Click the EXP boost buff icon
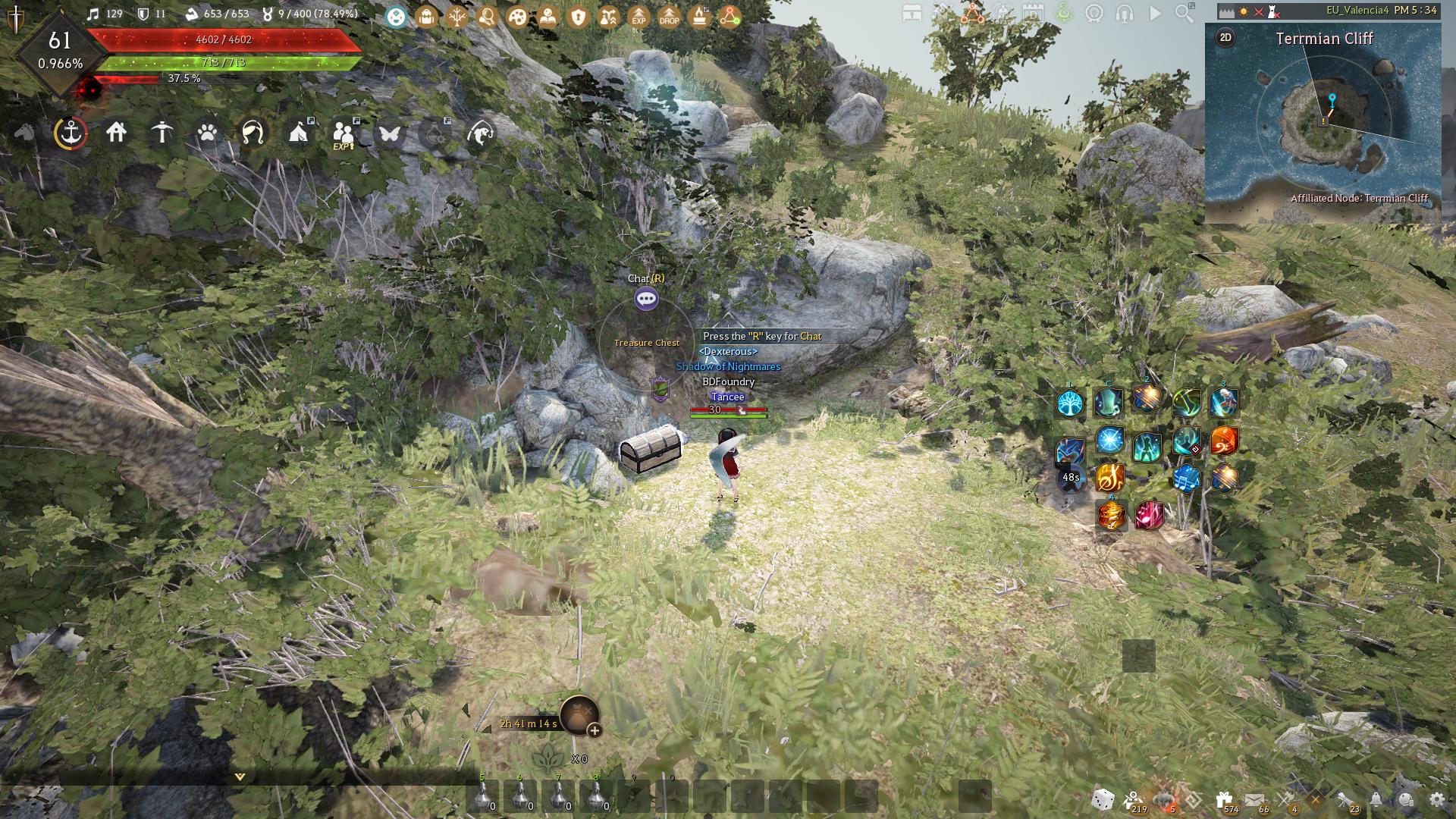 point(639,16)
